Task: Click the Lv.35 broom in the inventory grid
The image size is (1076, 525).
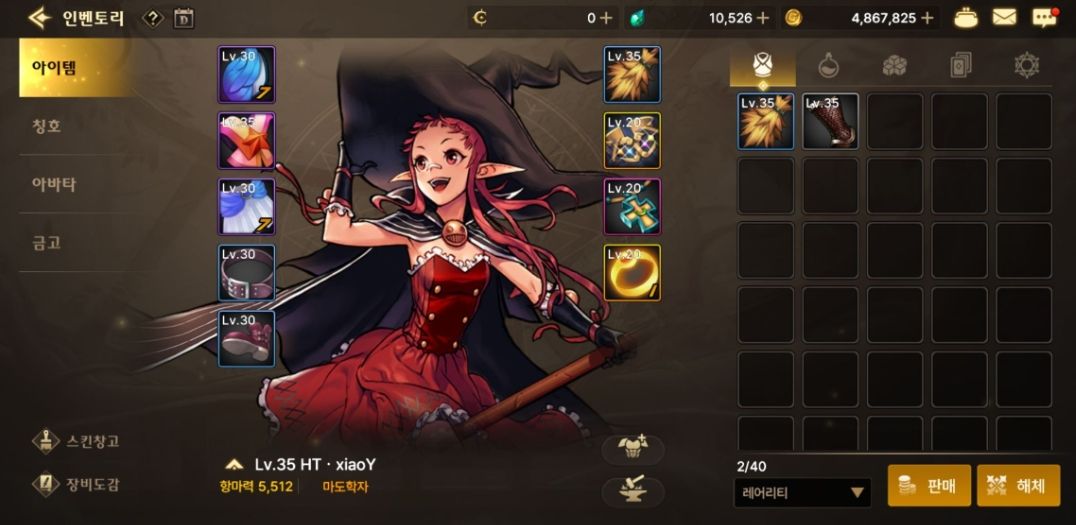Action: pyautogui.click(x=766, y=121)
